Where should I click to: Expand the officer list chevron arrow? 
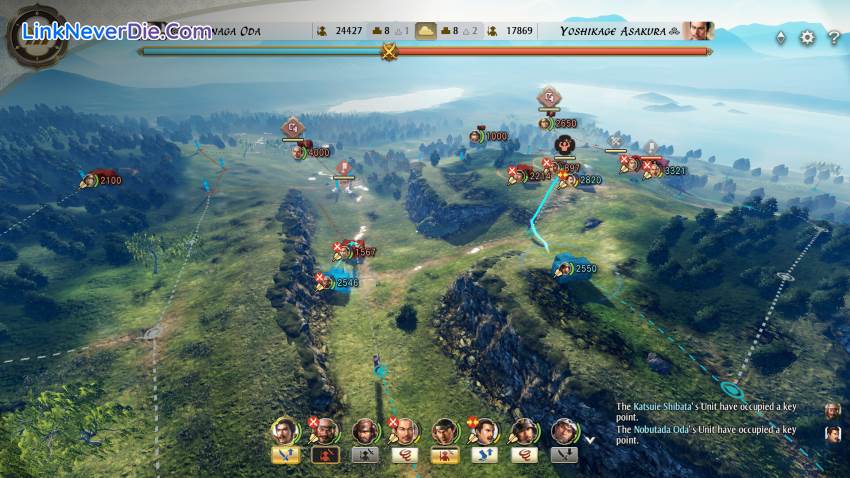click(x=590, y=438)
